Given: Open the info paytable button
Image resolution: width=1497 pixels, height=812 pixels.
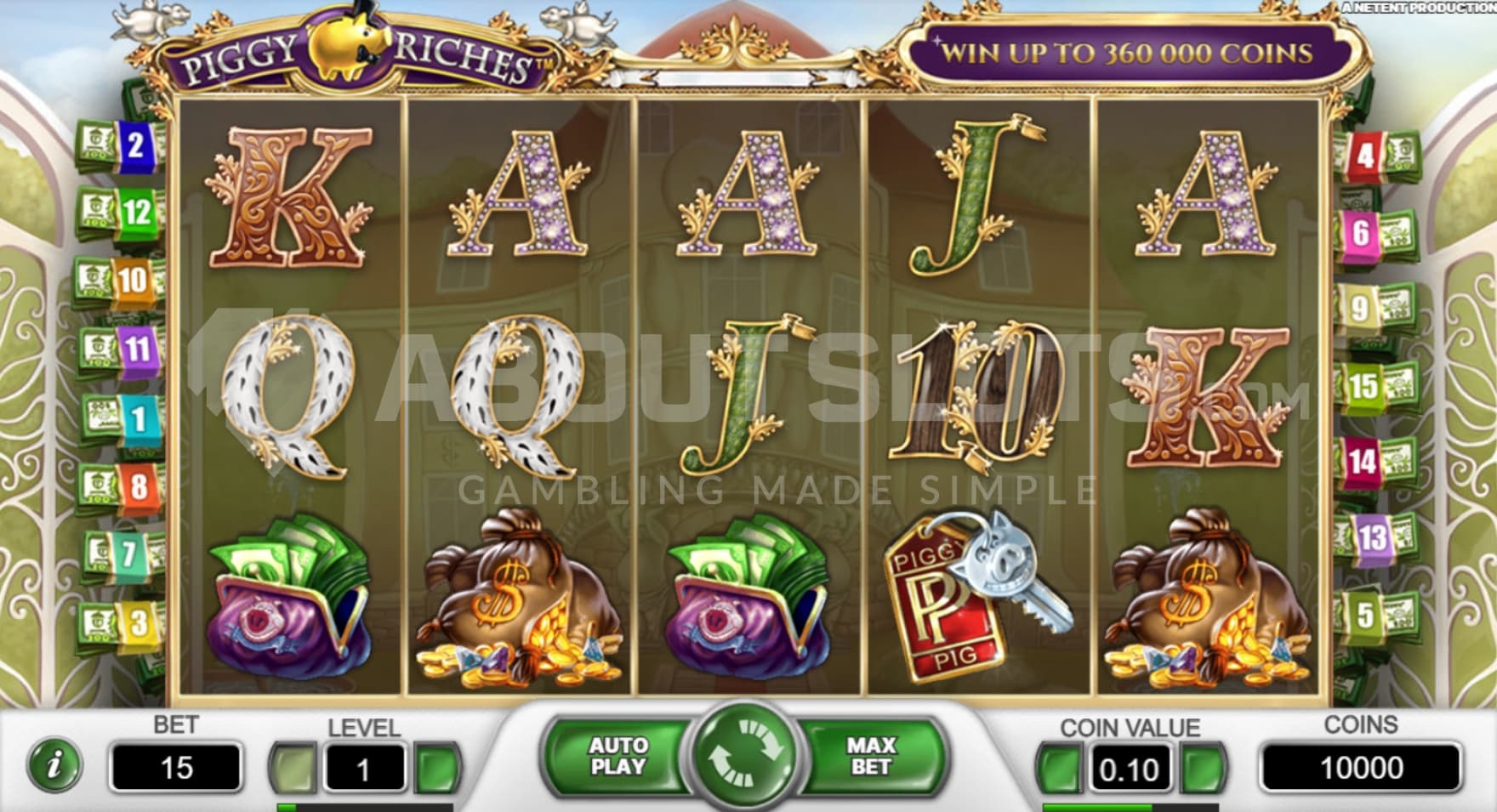Looking at the screenshot, I should coord(55,765).
